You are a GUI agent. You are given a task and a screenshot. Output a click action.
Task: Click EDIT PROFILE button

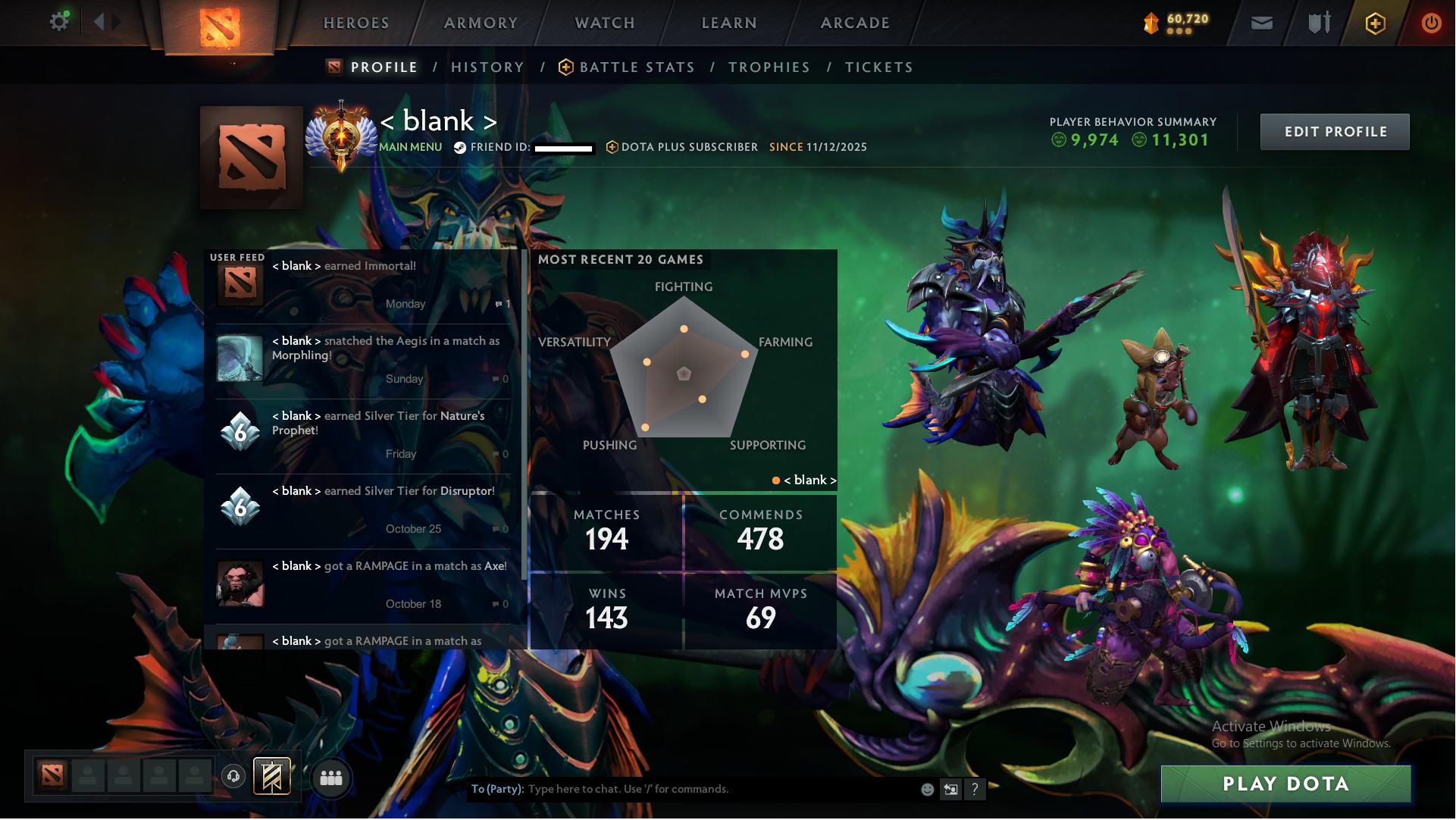(1335, 130)
